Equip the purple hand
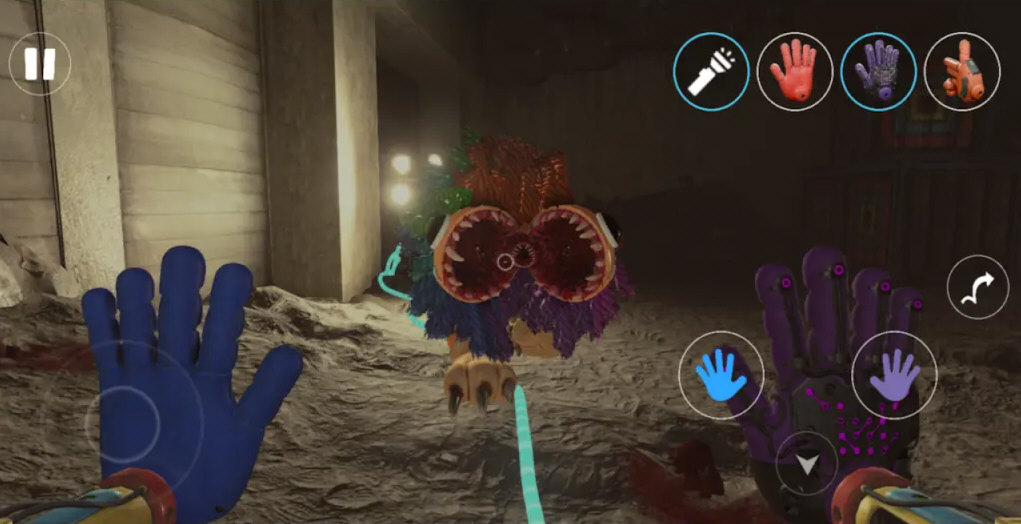1021x524 pixels. pos(878,71)
